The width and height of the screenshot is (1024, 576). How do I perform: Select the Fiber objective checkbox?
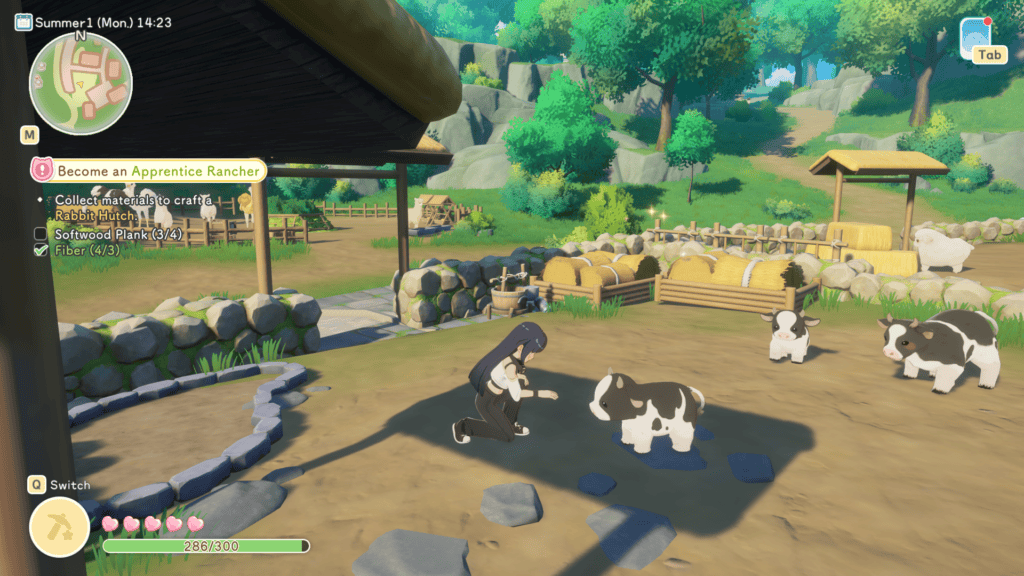(x=41, y=250)
